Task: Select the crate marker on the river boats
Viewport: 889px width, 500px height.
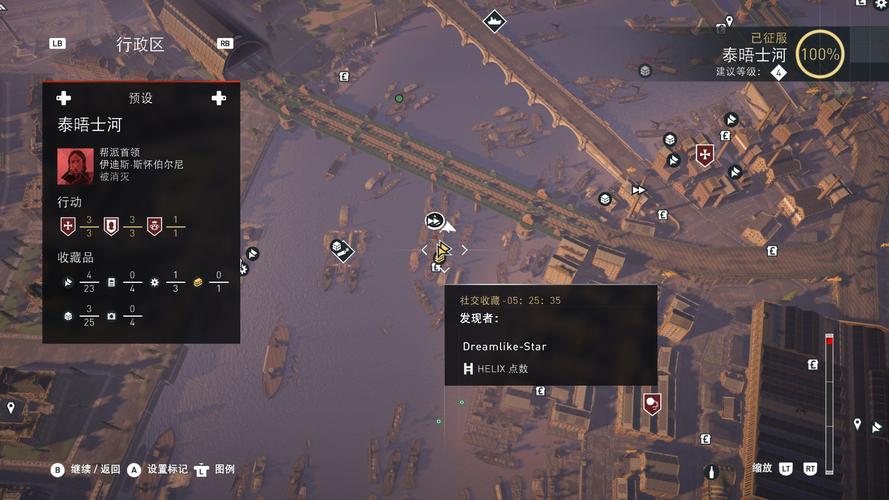Action: pyautogui.click(x=340, y=248)
